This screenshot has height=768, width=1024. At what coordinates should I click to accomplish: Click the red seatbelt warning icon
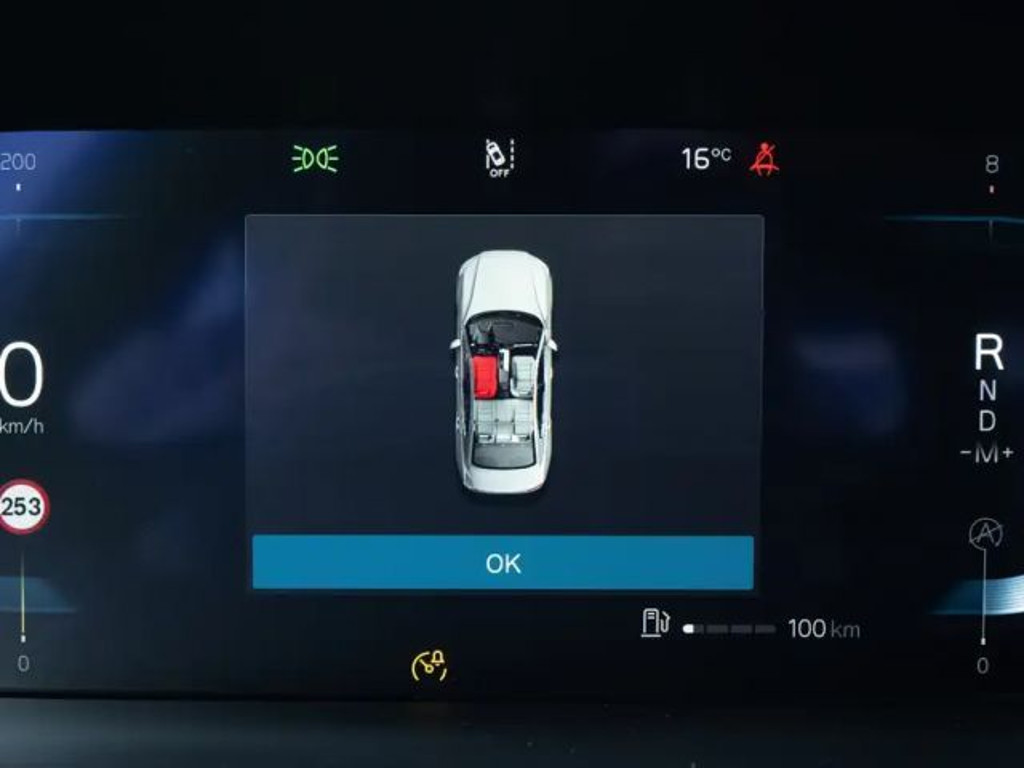764,159
